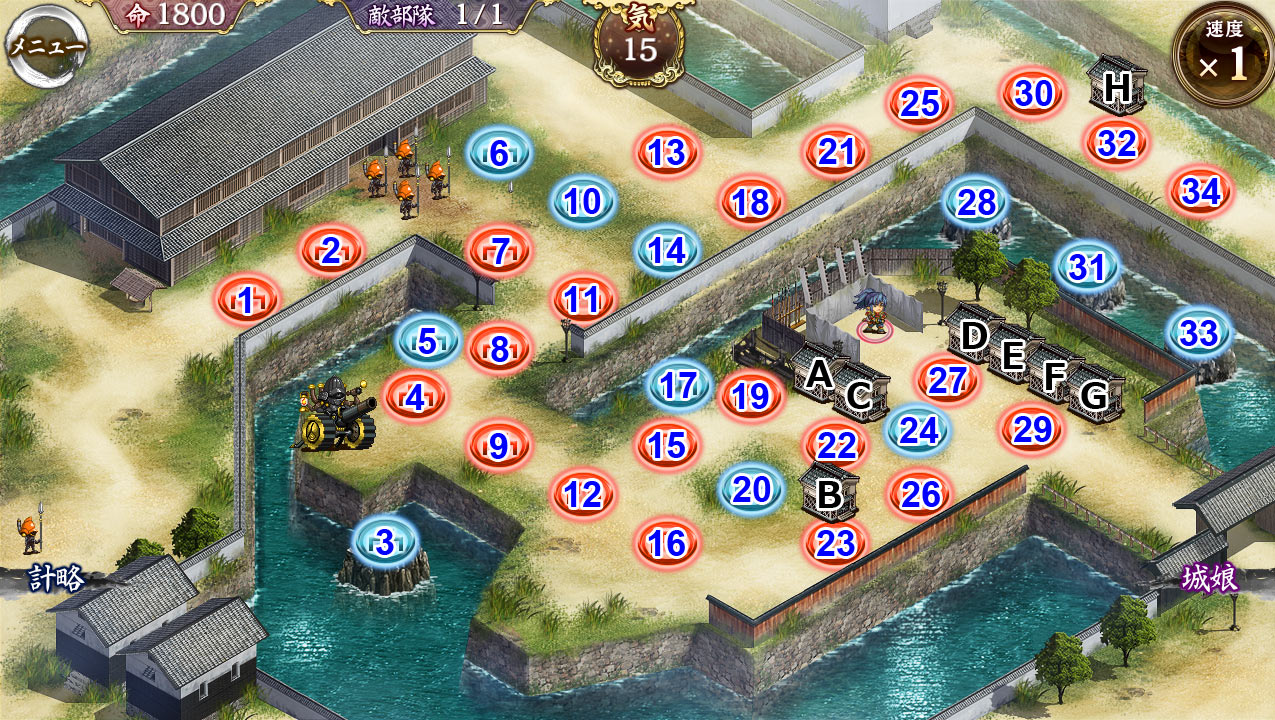
Task: Choose blue deployment tile 33
Action: point(1199,333)
